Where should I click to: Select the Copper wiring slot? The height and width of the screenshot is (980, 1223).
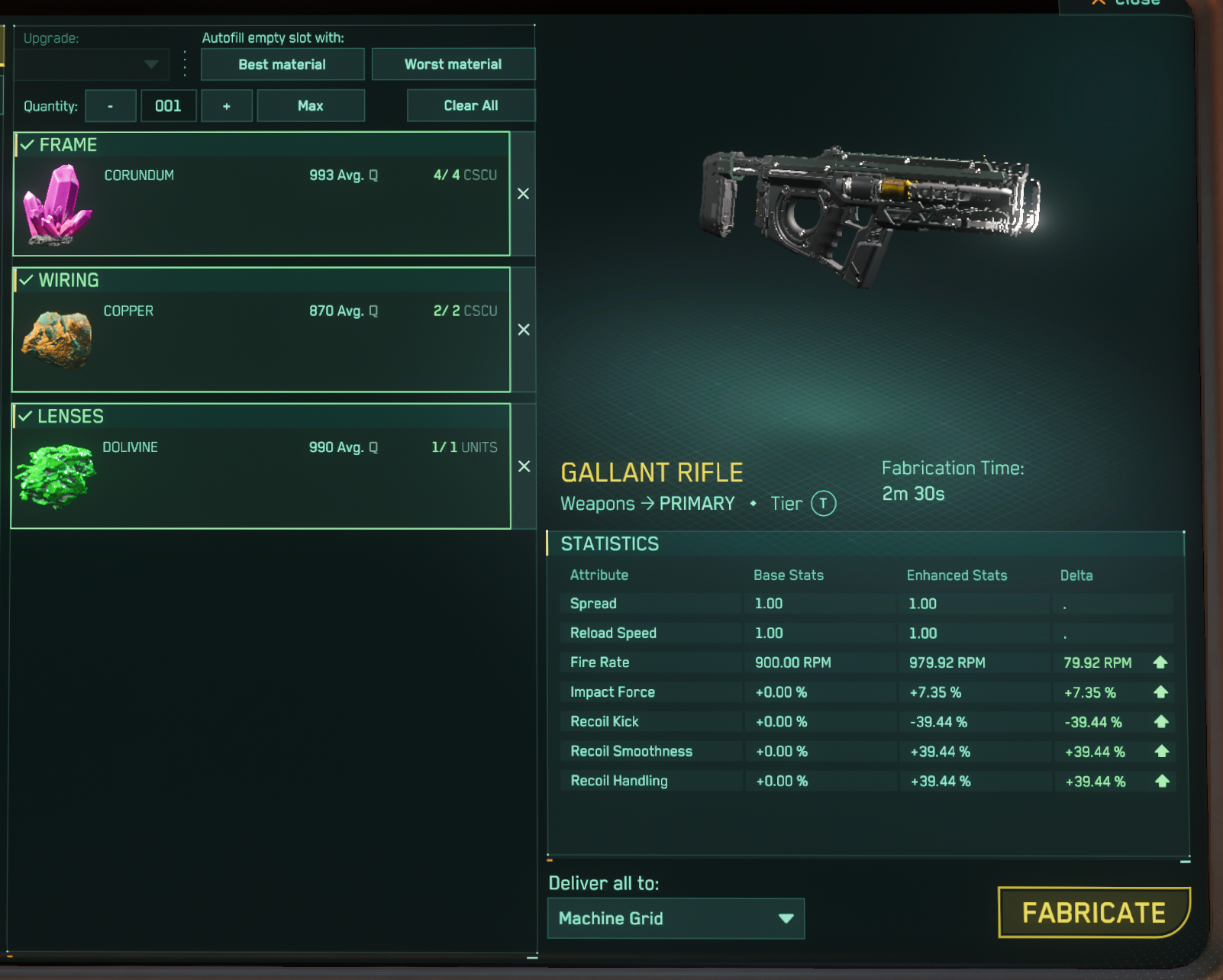[x=261, y=330]
